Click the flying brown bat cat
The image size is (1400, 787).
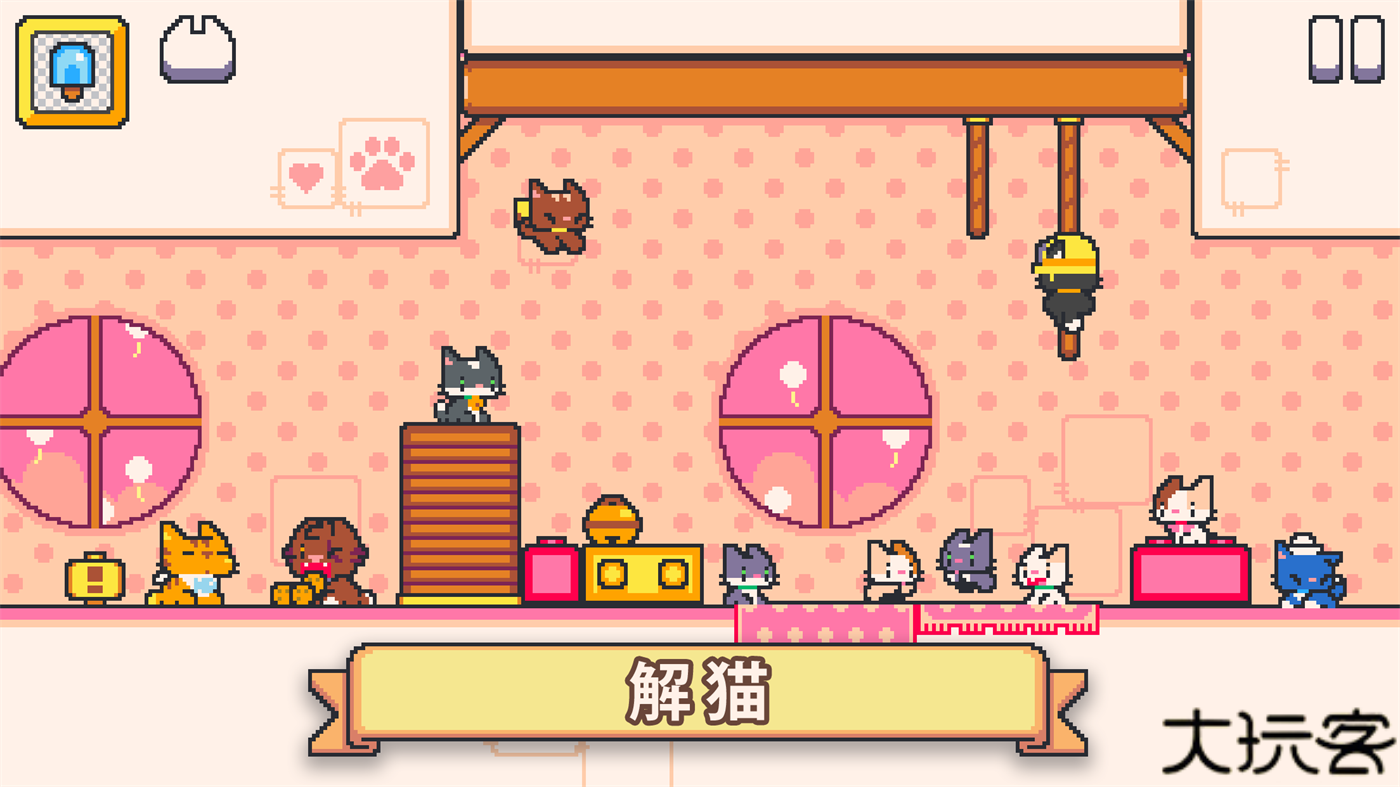pos(554,215)
